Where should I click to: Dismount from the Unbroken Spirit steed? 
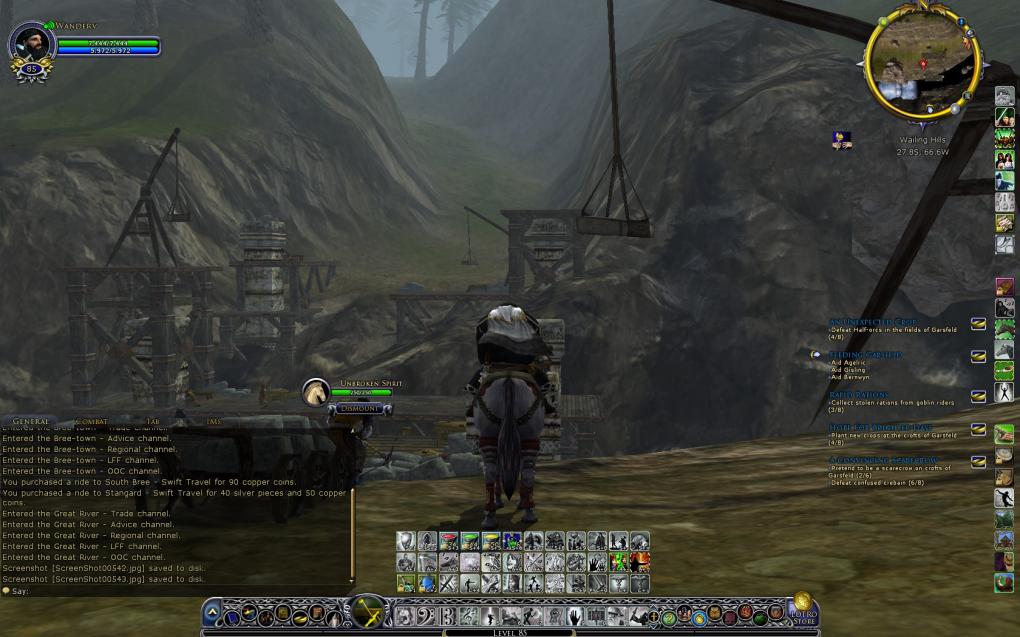click(x=359, y=408)
